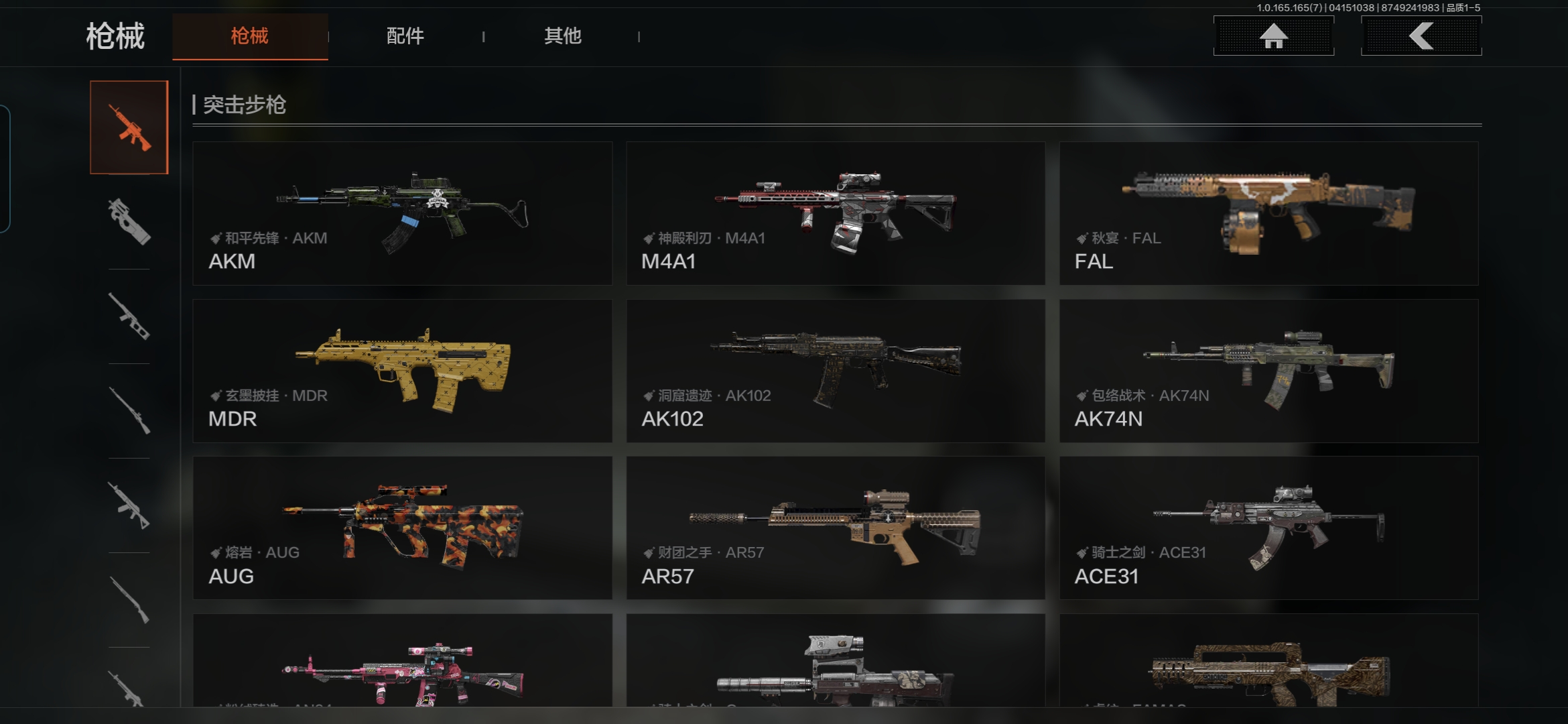1568x724 pixels.
Task: Open the 配件 tab
Action: click(405, 36)
